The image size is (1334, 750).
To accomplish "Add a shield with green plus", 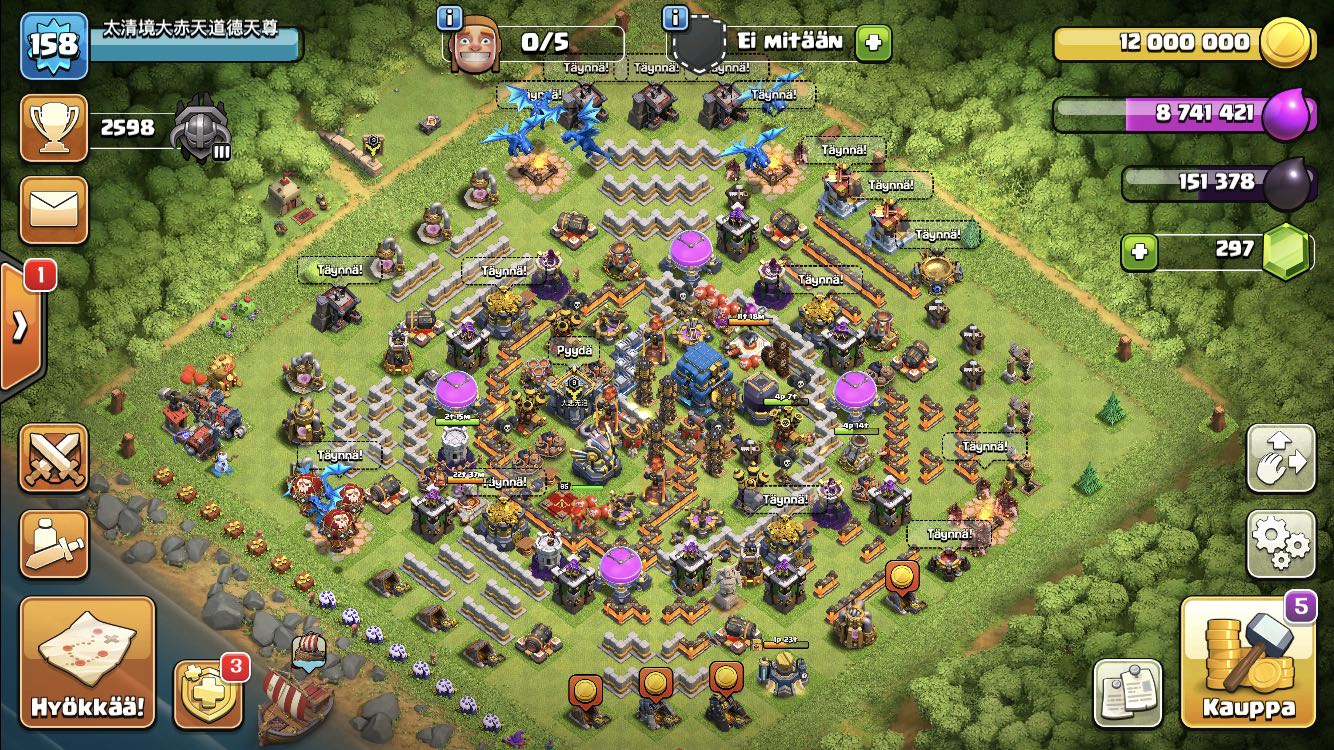I will [873, 42].
